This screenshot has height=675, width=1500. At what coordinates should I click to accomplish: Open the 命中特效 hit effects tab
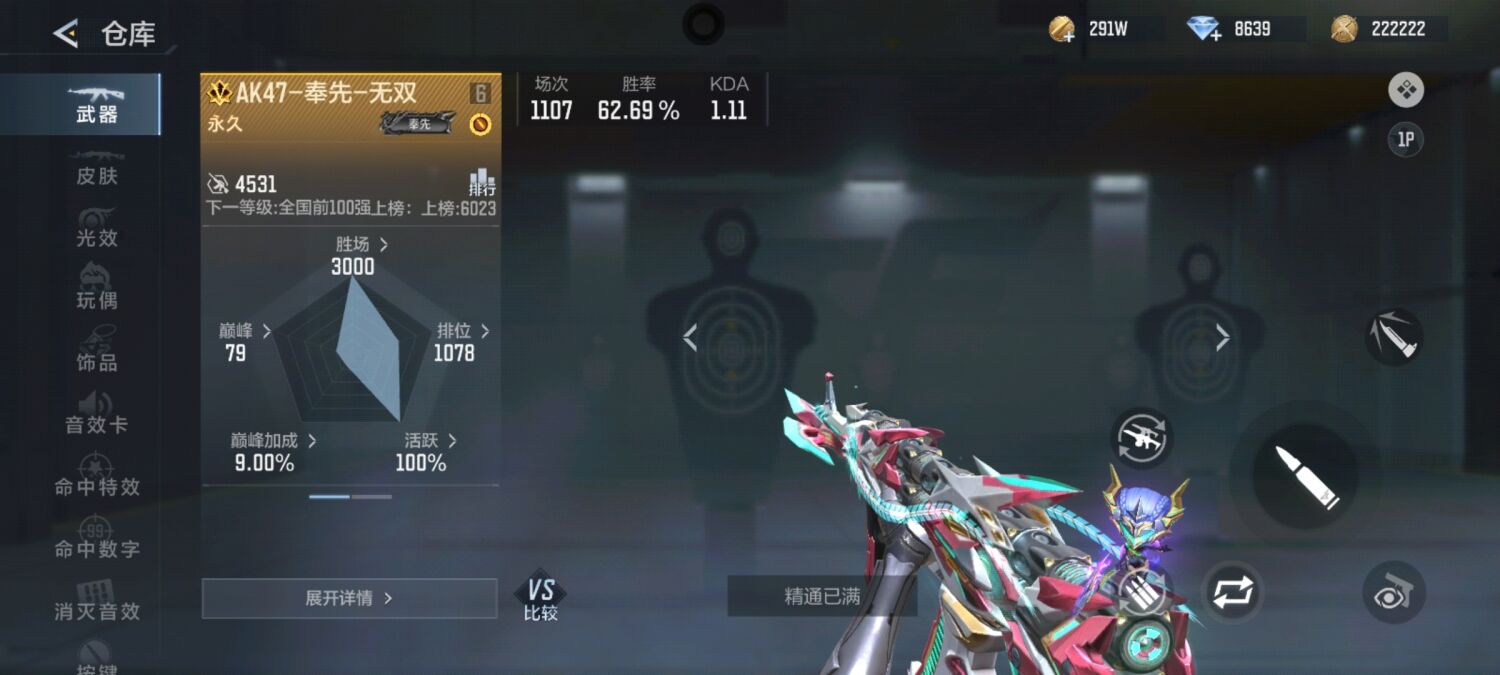click(x=96, y=477)
